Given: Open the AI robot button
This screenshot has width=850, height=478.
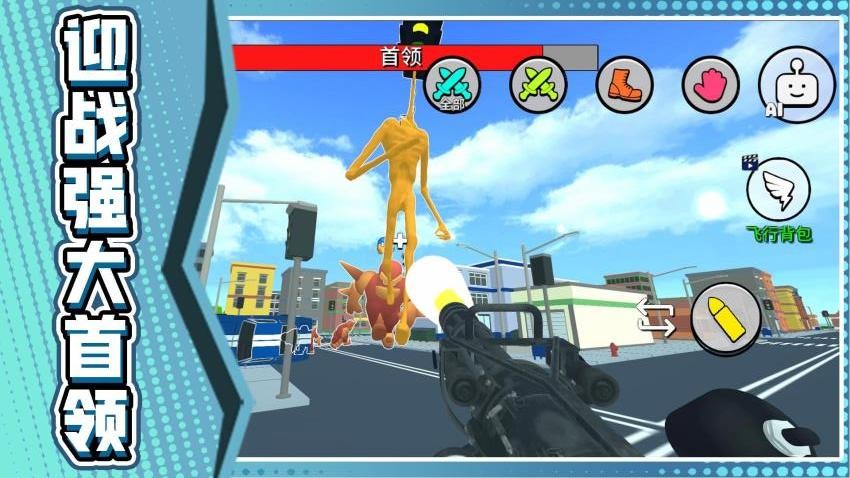Looking at the screenshot, I should point(796,85).
